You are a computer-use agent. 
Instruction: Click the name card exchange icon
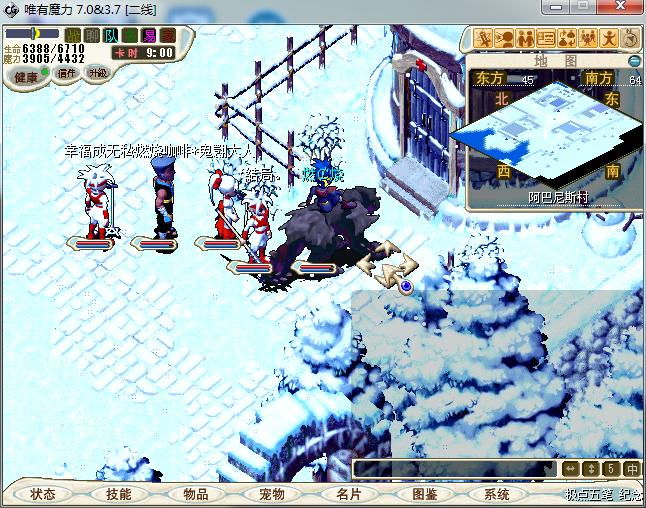click(x=546, y=39)
